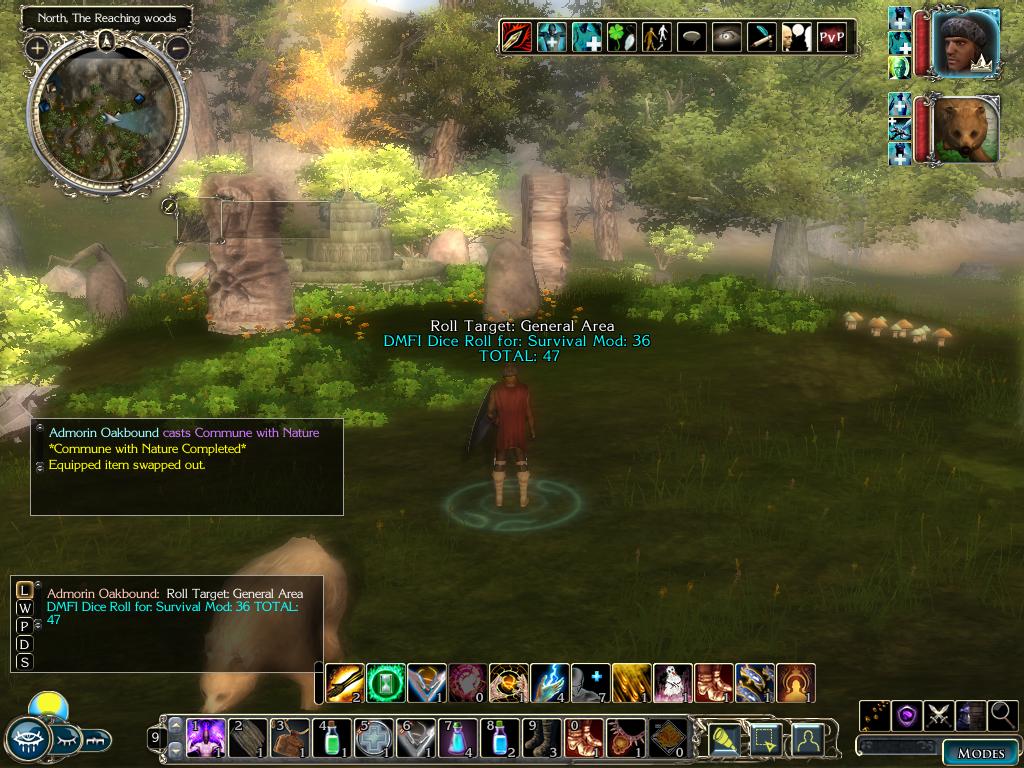Select the bear companion portrait

coord(967,129)
